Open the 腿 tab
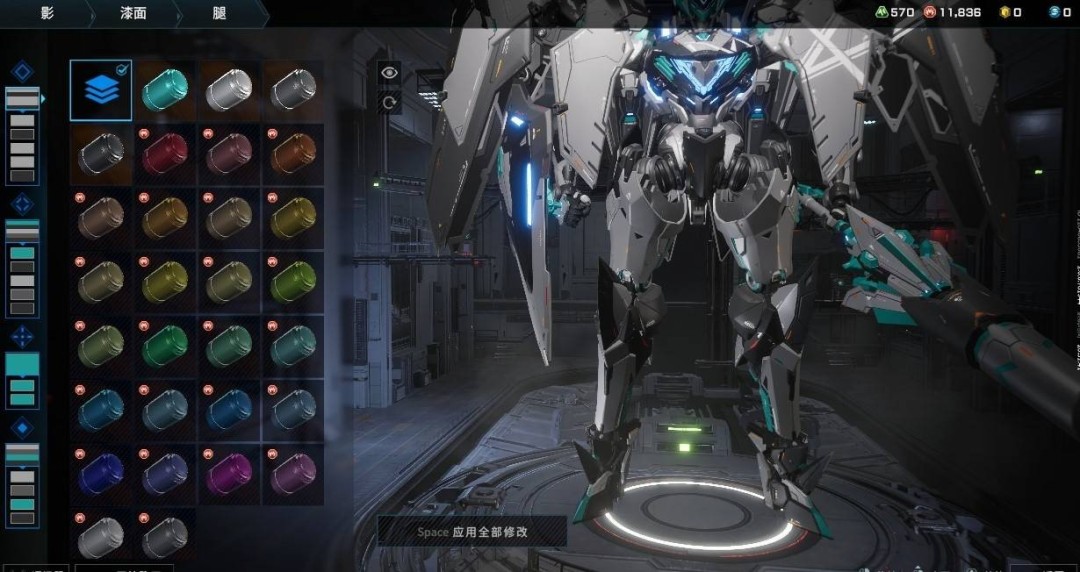1080x572 pixels. pyautogui.click(x=219, y=13)
